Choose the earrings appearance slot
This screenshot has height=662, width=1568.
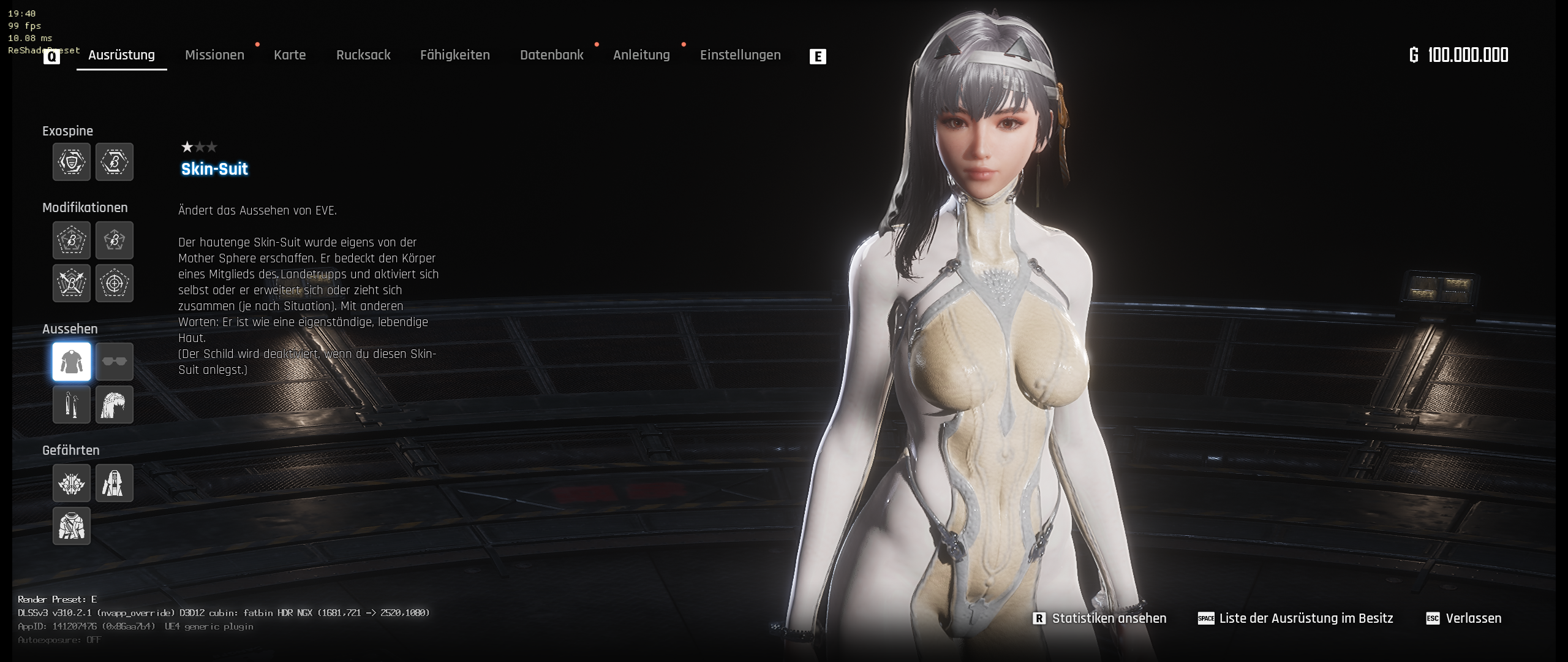72,405
